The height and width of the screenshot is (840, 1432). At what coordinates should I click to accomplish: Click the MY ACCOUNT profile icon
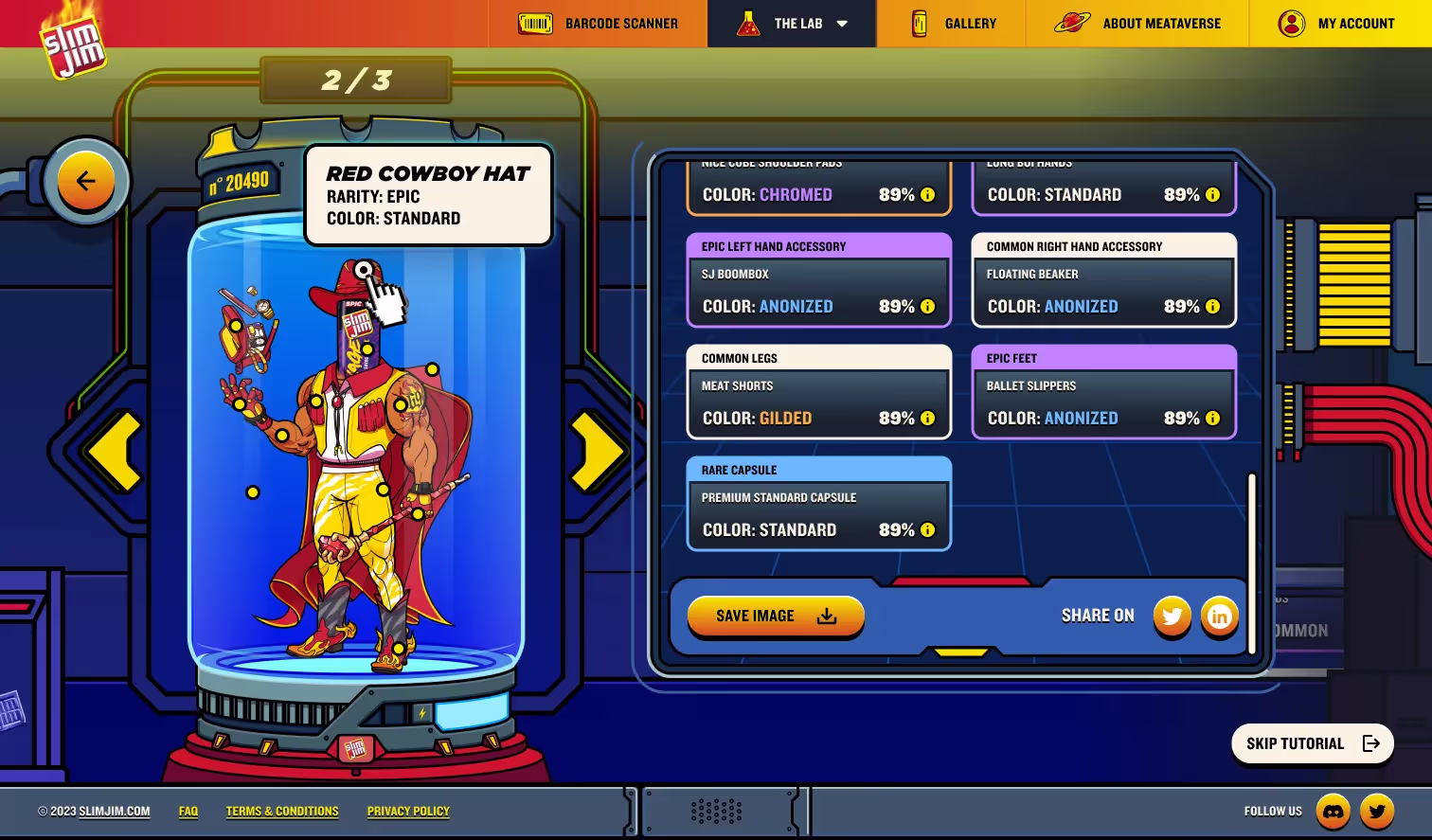point(1291,24)
